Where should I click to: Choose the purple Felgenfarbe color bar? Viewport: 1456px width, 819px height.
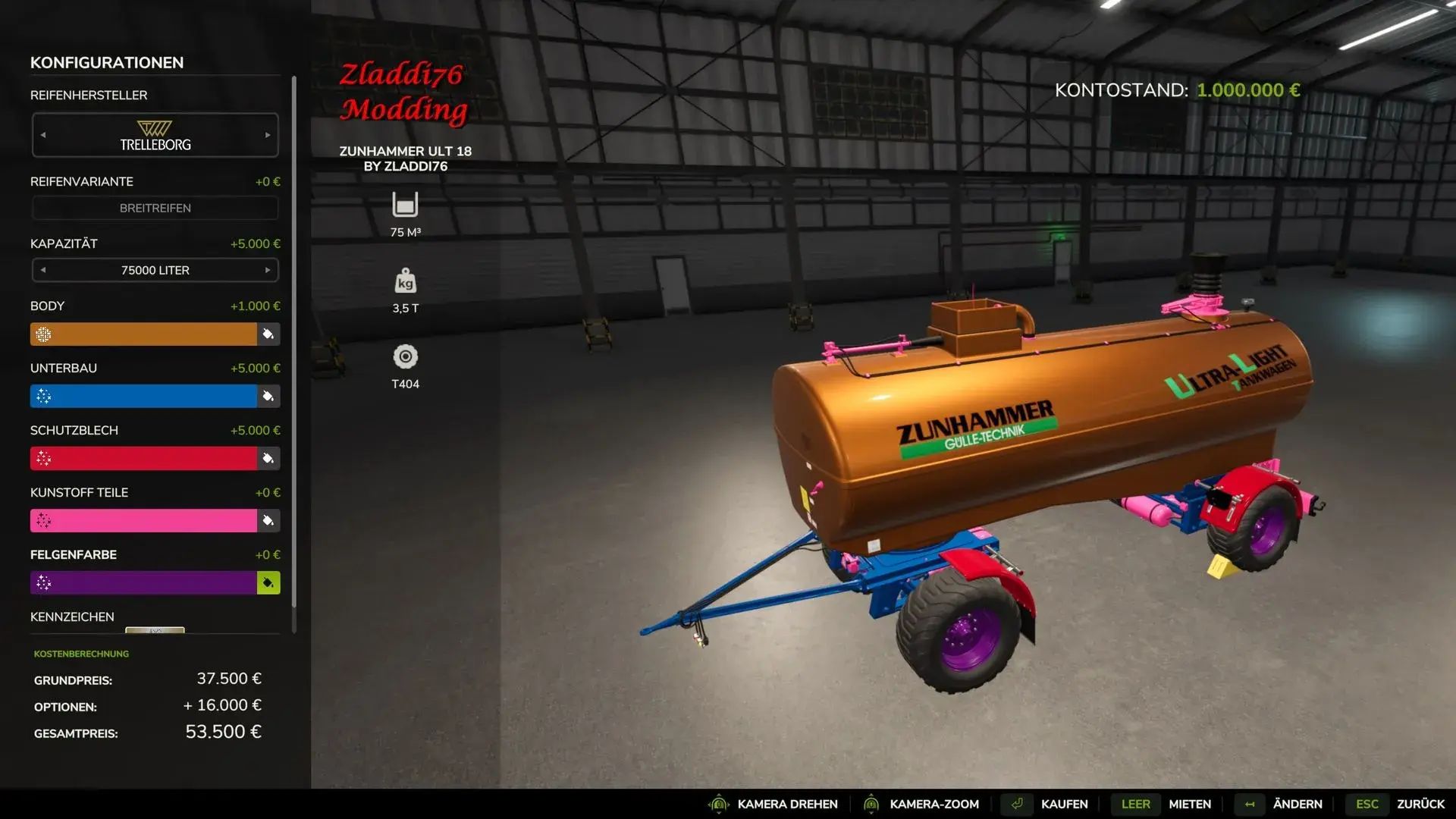144,583
